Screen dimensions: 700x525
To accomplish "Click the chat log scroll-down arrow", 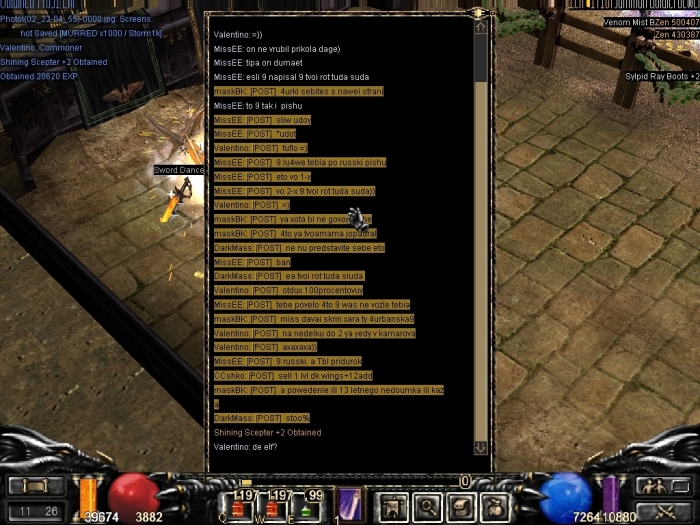I will pyautogui.click(x=481, y=448).
